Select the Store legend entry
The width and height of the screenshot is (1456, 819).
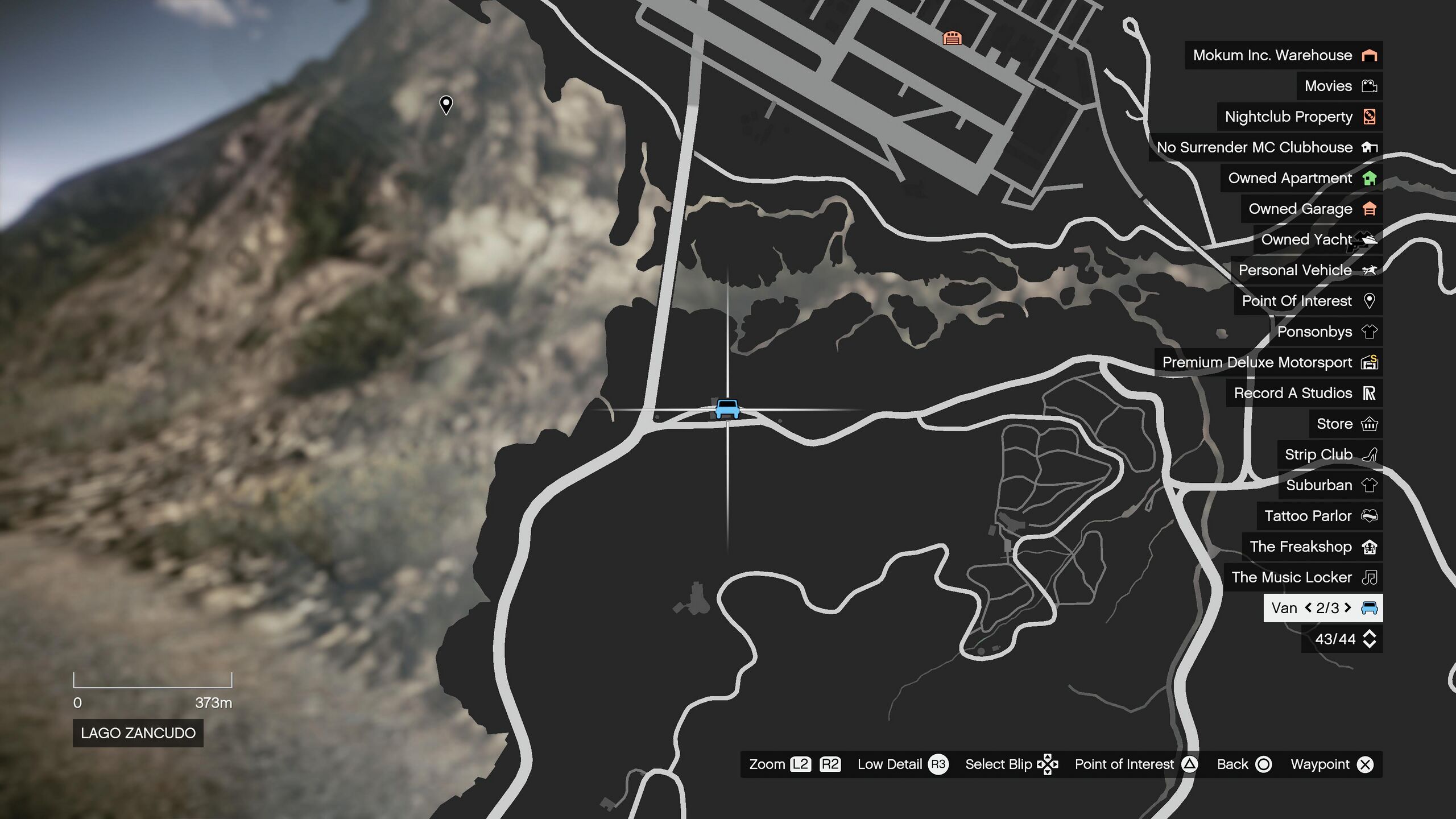click(1346, 424)
